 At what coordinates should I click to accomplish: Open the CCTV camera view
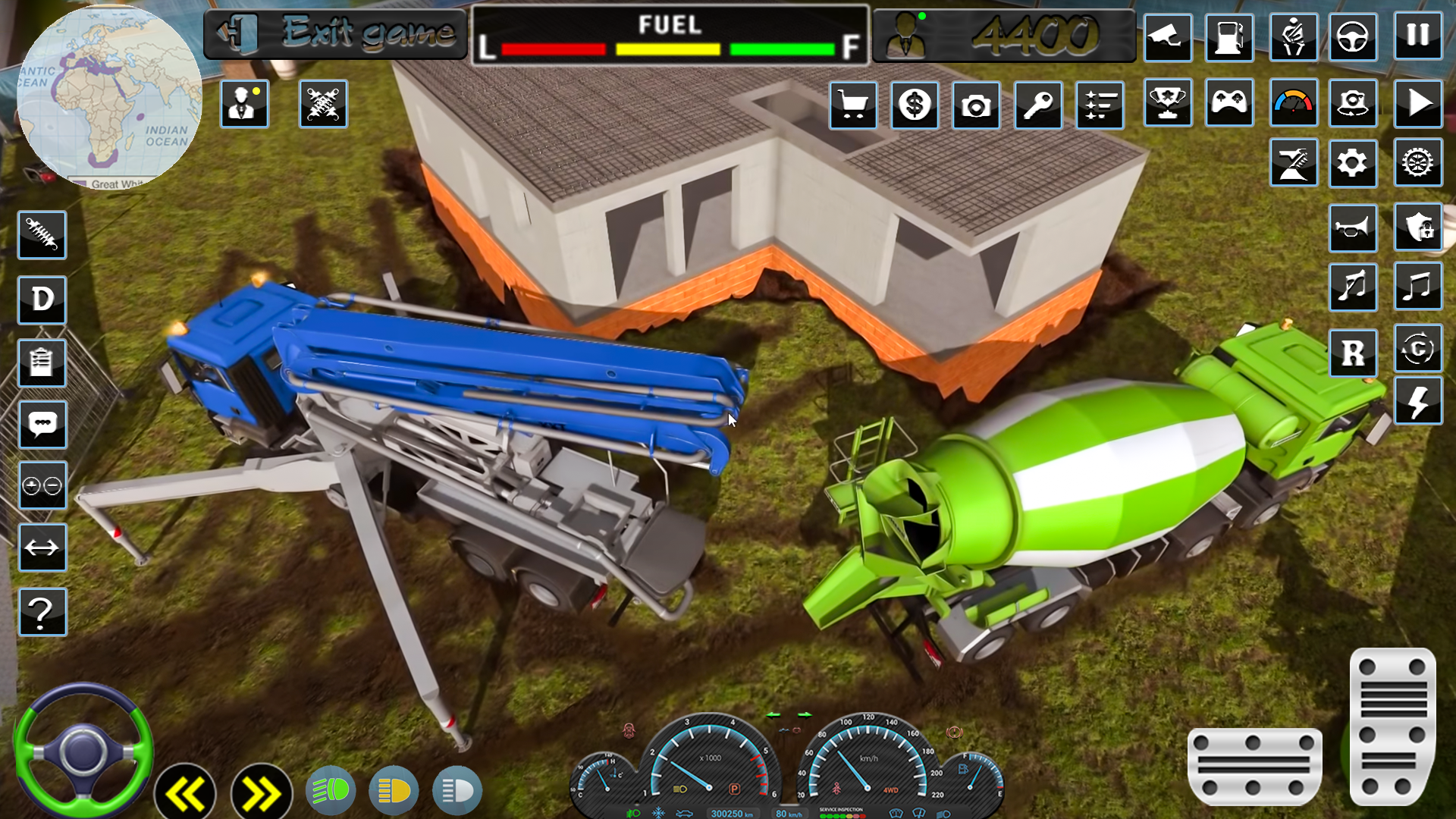[1168, 38]
